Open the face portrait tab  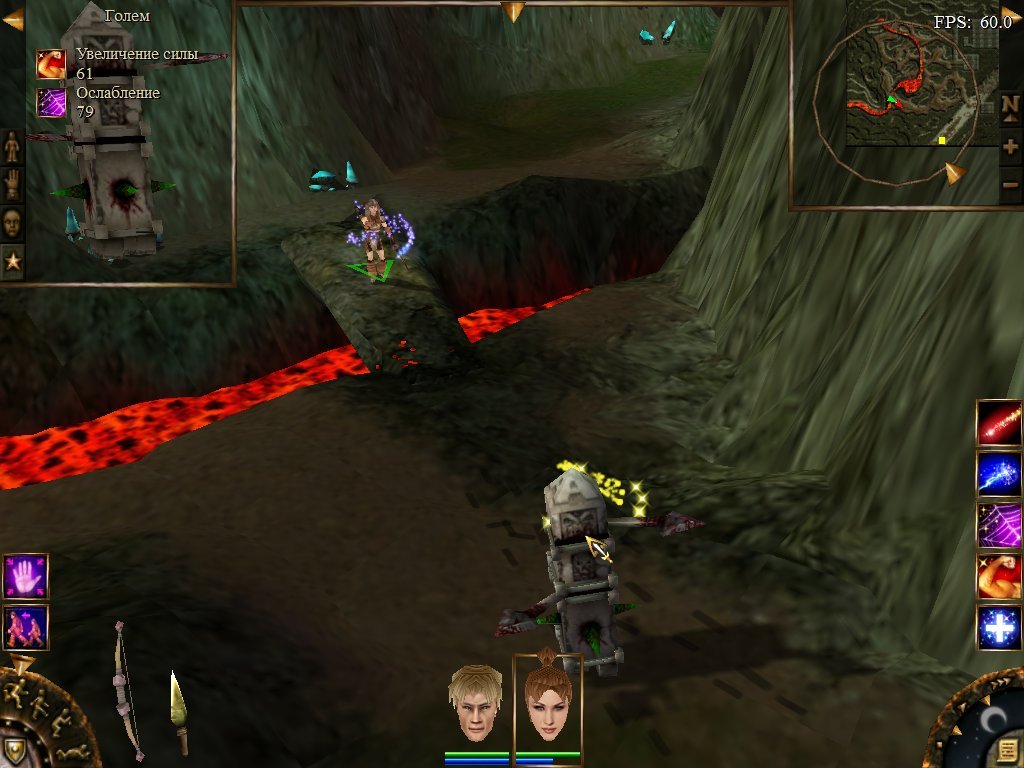pos(12,222)
